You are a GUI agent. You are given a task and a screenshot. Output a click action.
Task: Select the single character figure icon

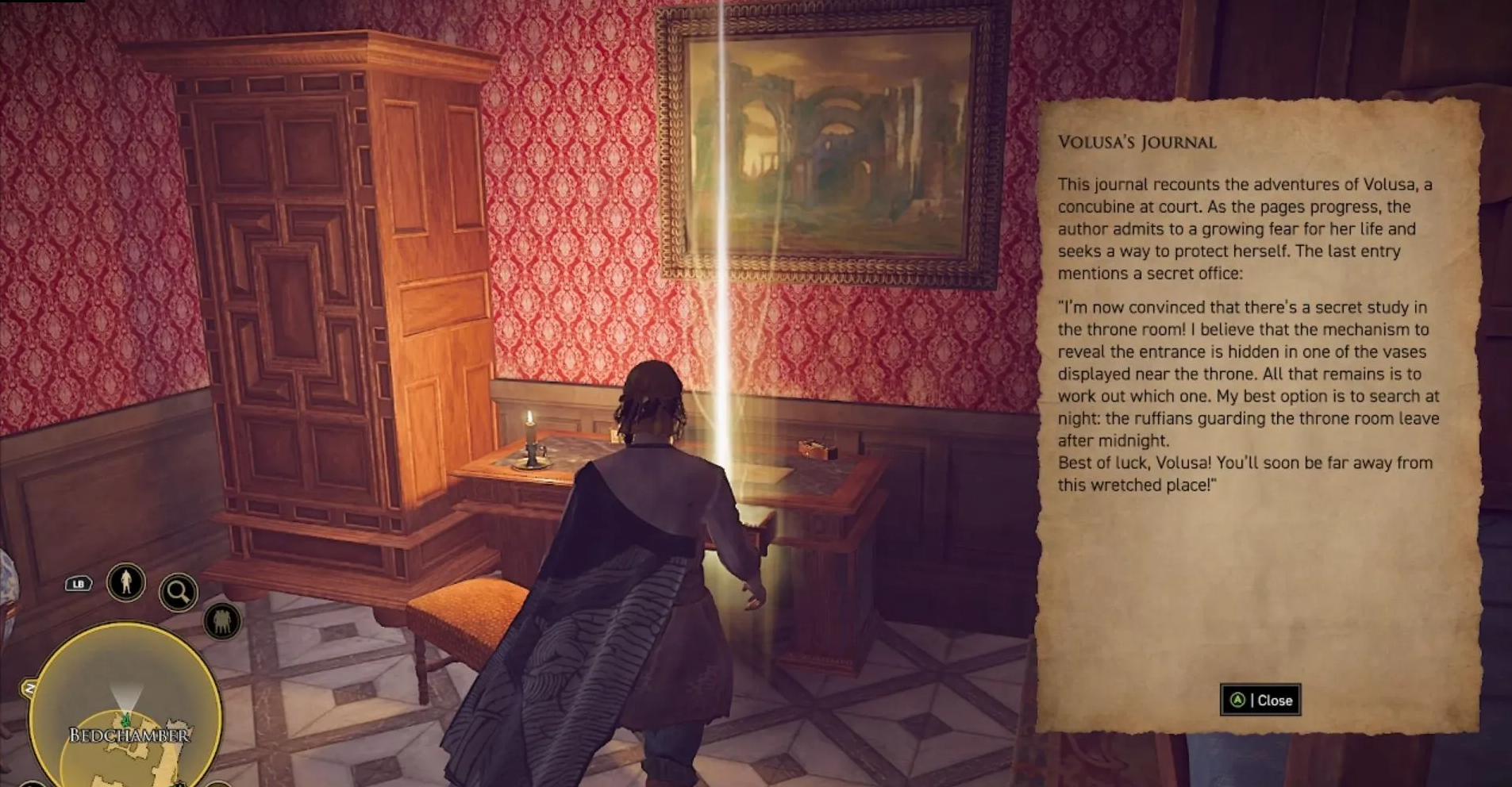(x=126, y=582)
